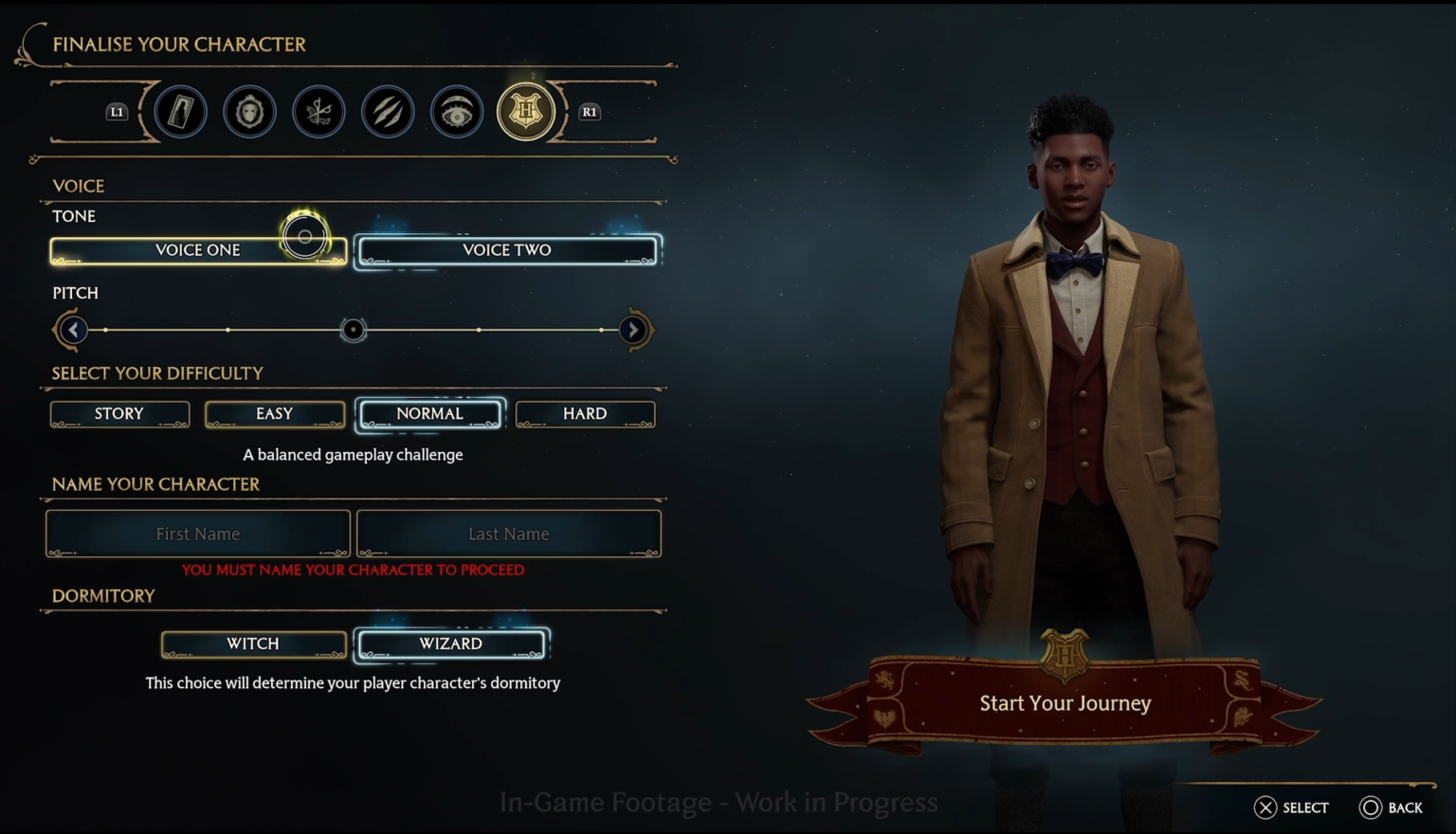
Task: Click the Back circle button
Action: pyautogui.click(x=1373, y=807)
